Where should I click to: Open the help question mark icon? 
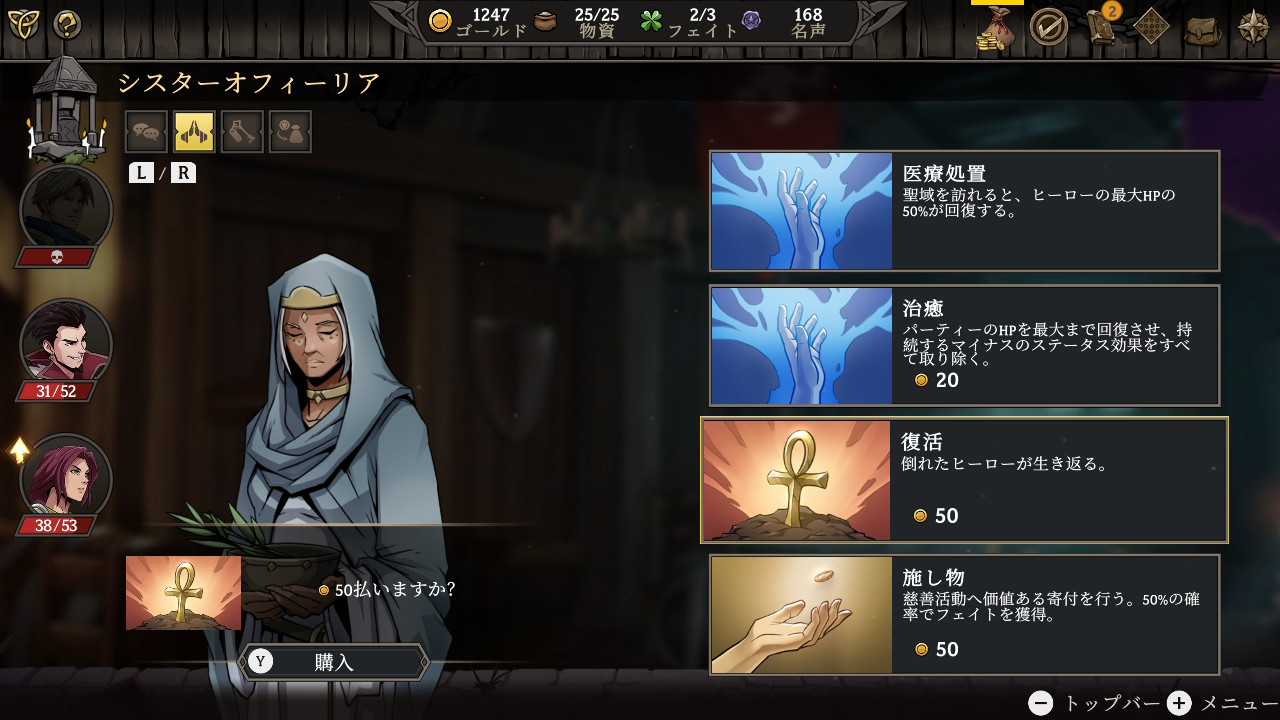coord(67,24)
